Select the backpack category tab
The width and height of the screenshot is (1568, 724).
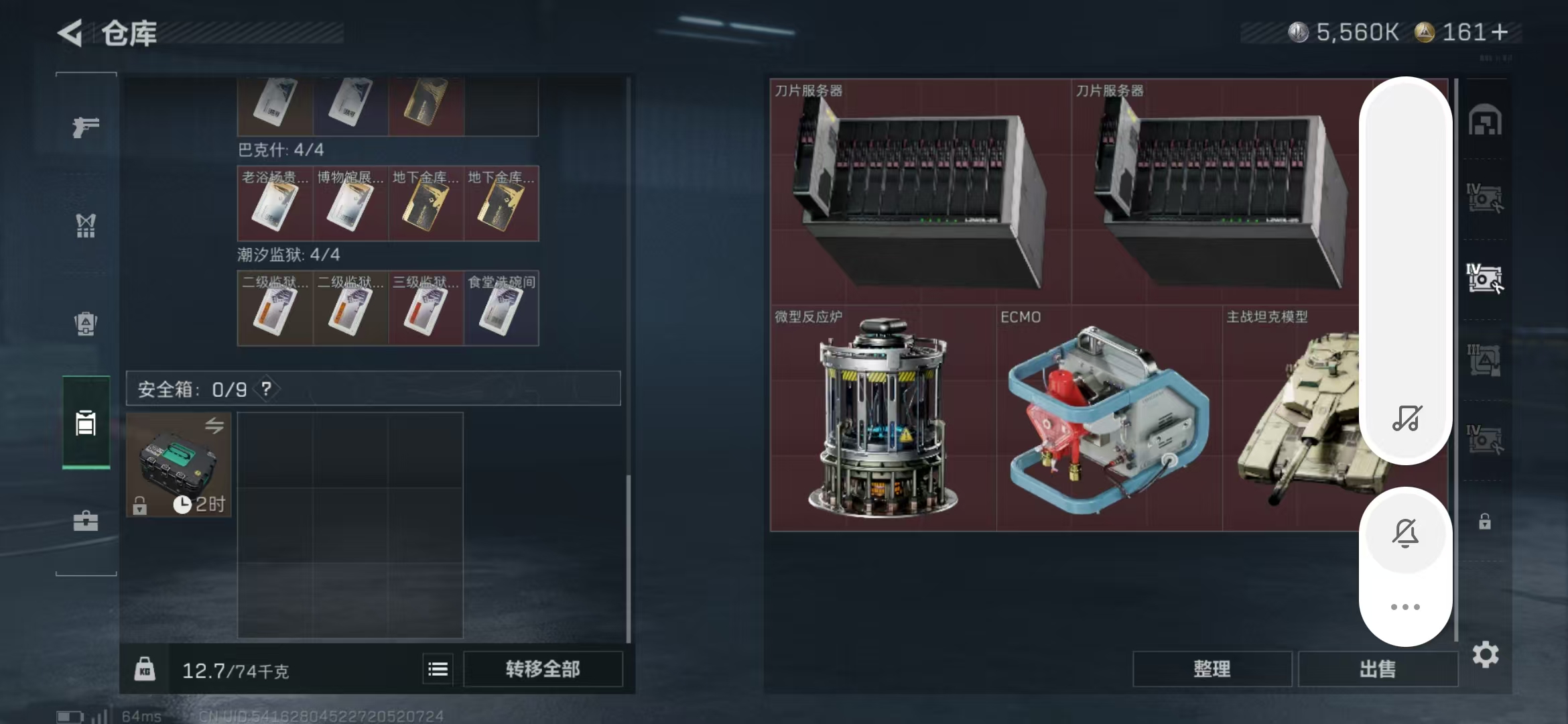86,324
